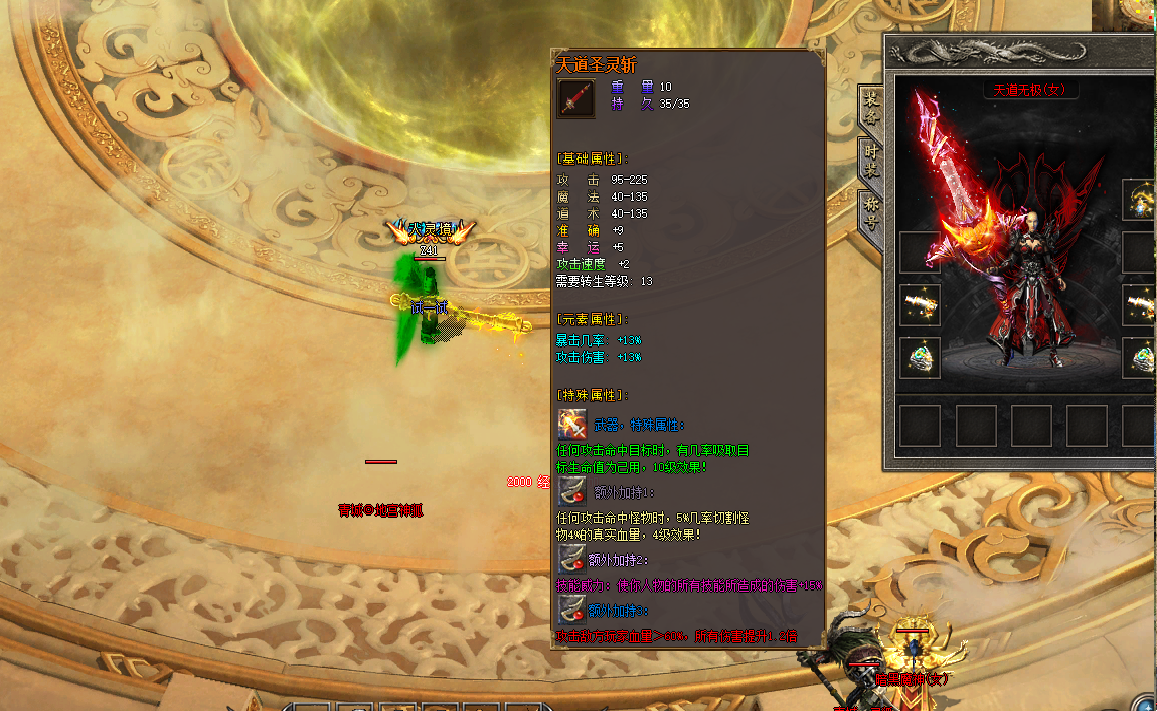Show the 称号 title tab
Screen dimensions: 1157x711
[870, 212]
